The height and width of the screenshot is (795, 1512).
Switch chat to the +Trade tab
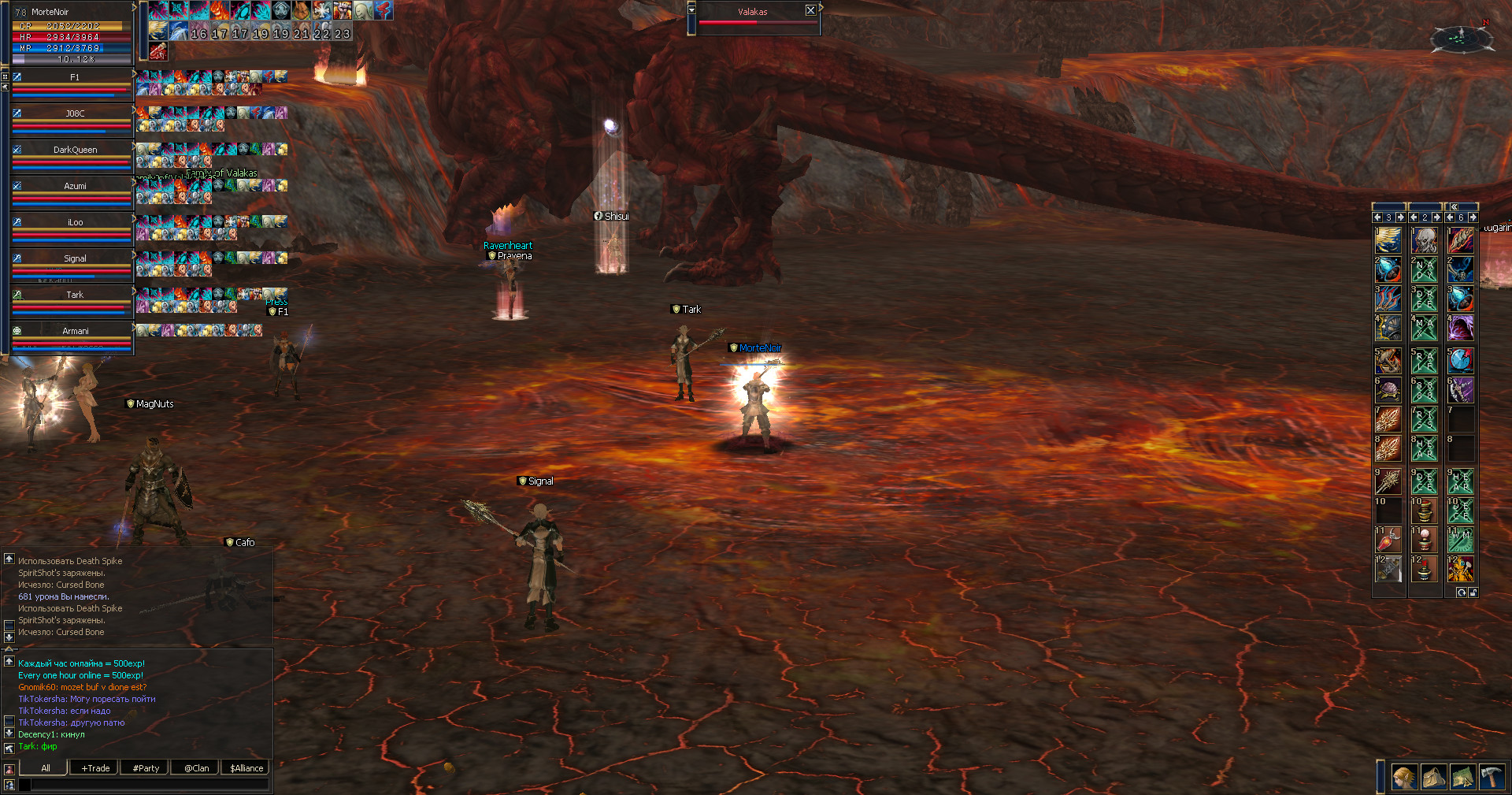(95, 768)
